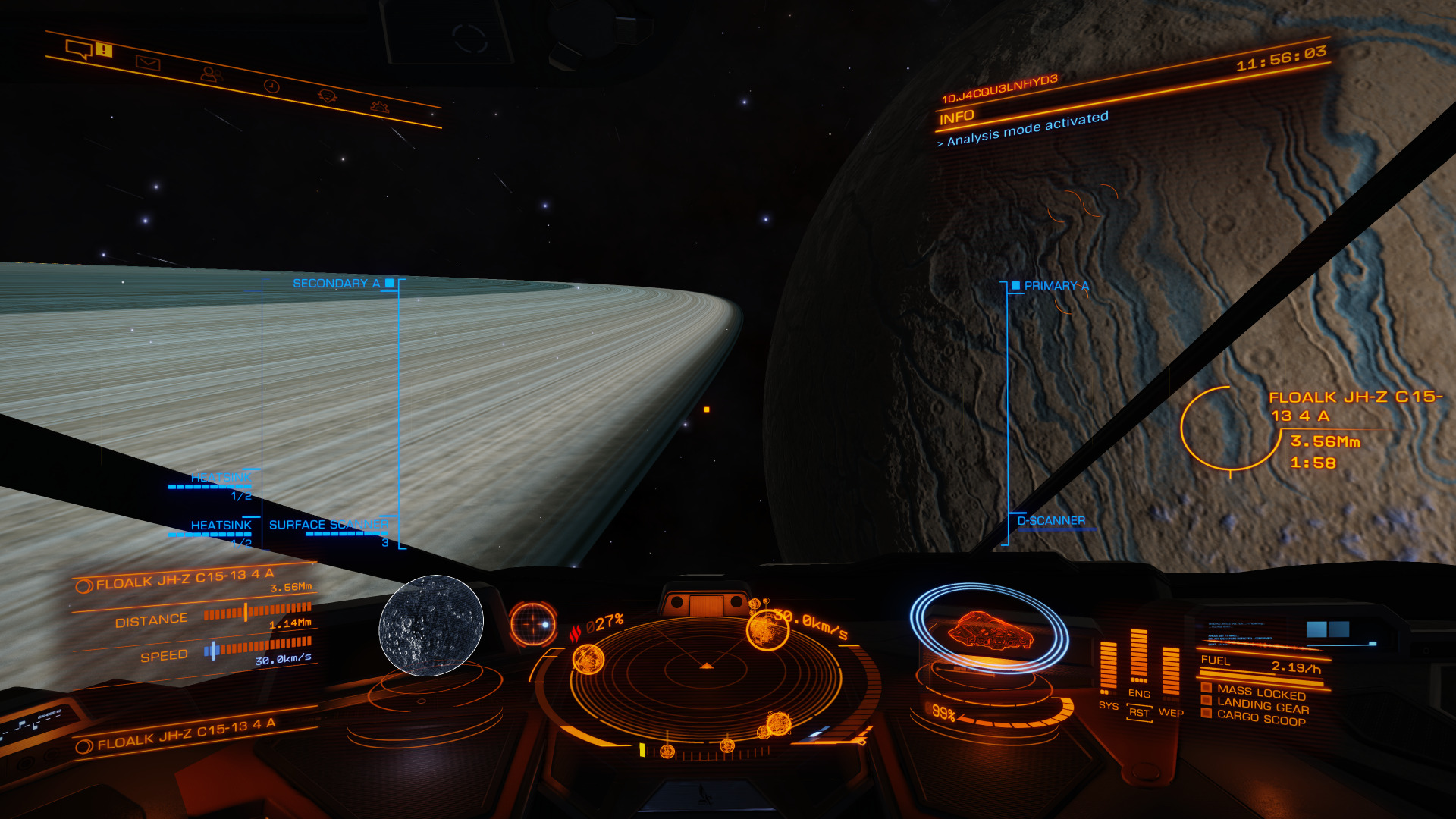Screen dimensions: 1456x819
Task: Open the squadron emblem tab
Action: (327, 96)
